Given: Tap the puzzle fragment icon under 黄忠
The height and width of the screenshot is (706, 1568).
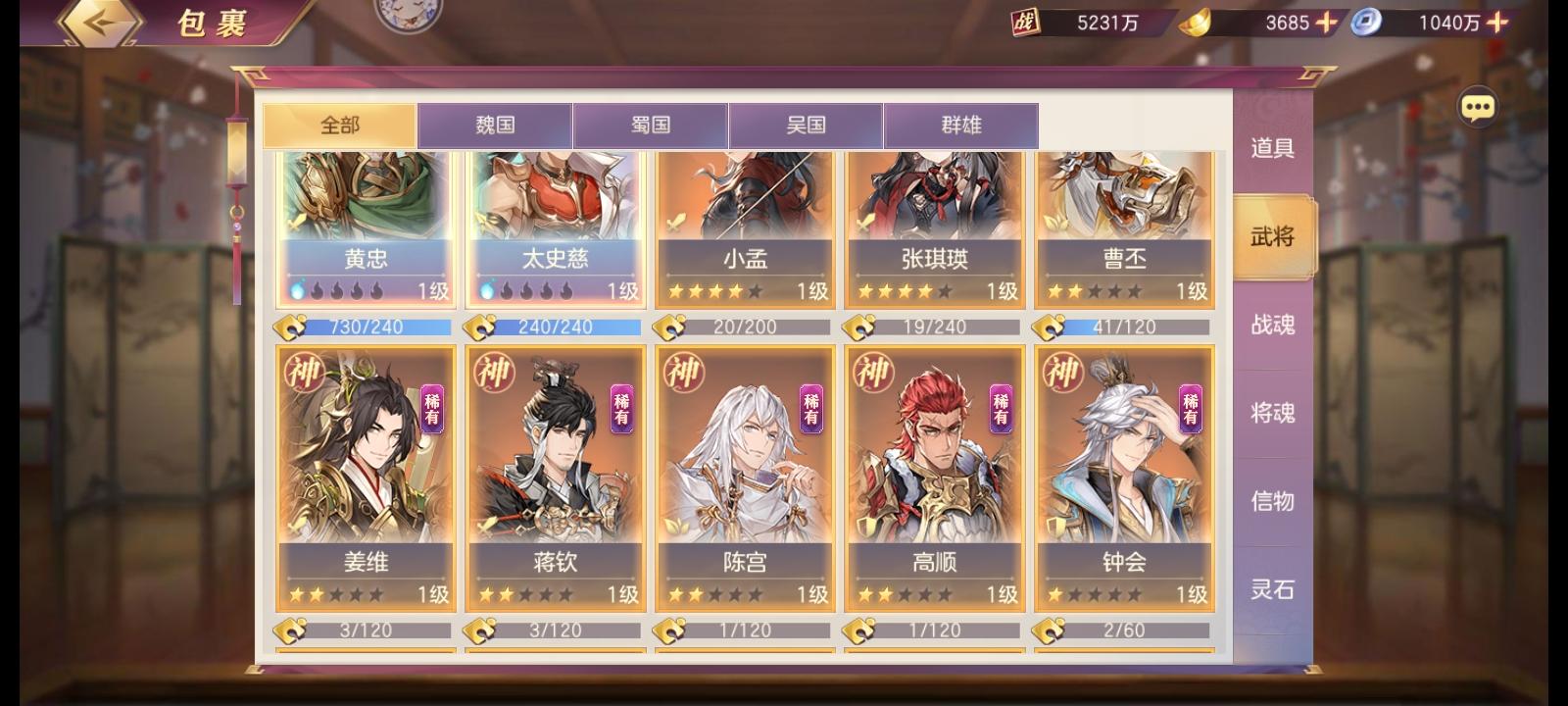Looking at the screenshot, I should click(x=289, y=327).
